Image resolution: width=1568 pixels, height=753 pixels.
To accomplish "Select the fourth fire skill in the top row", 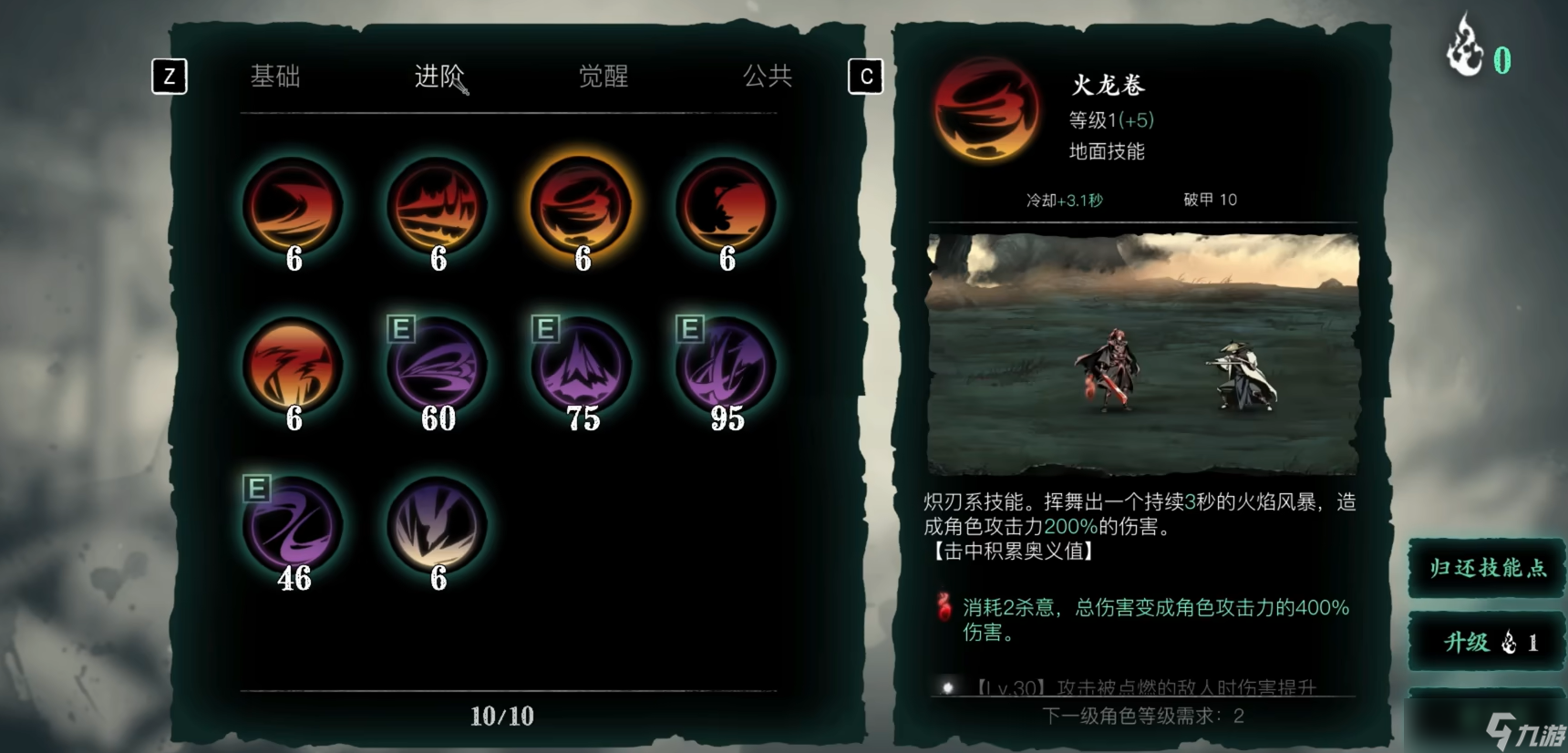I will coord(725,208).
